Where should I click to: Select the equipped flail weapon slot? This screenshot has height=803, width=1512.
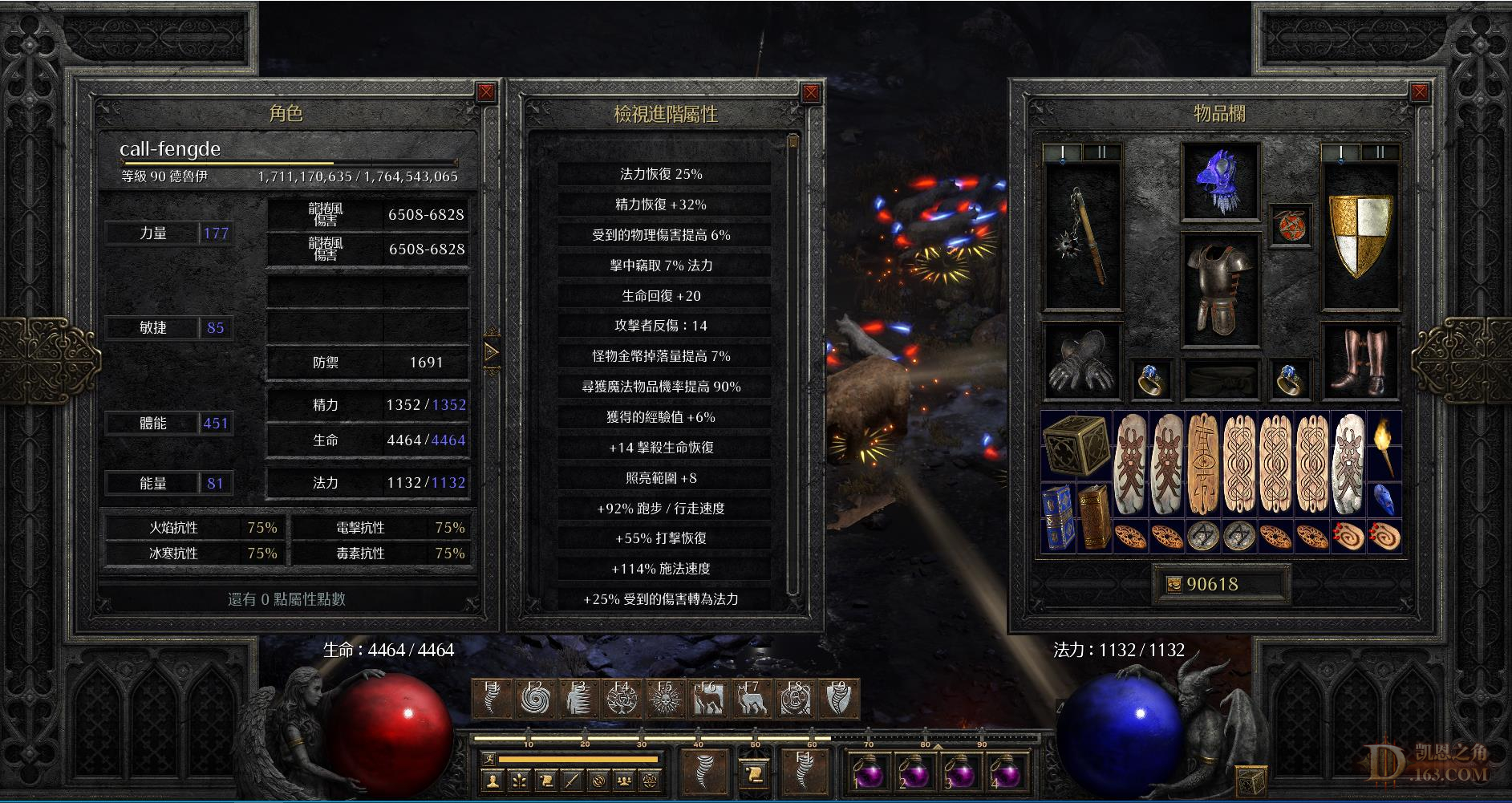tap(1082, 237)
